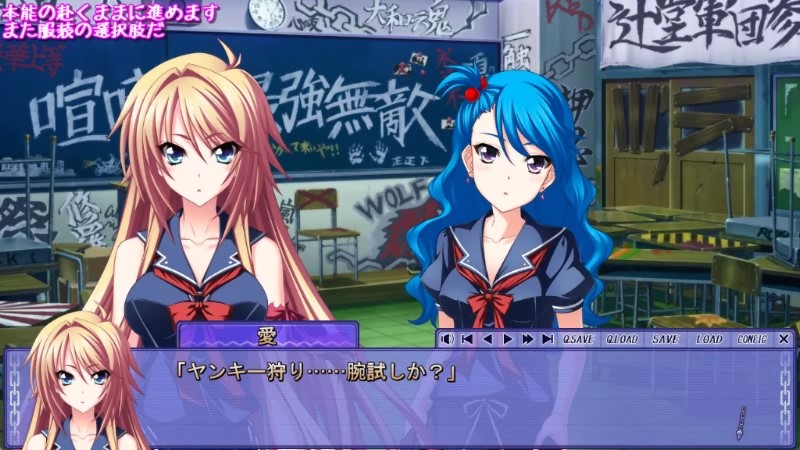Screen dimensions: 800x450
Task: Hide the message window with X
Action: 783,339
